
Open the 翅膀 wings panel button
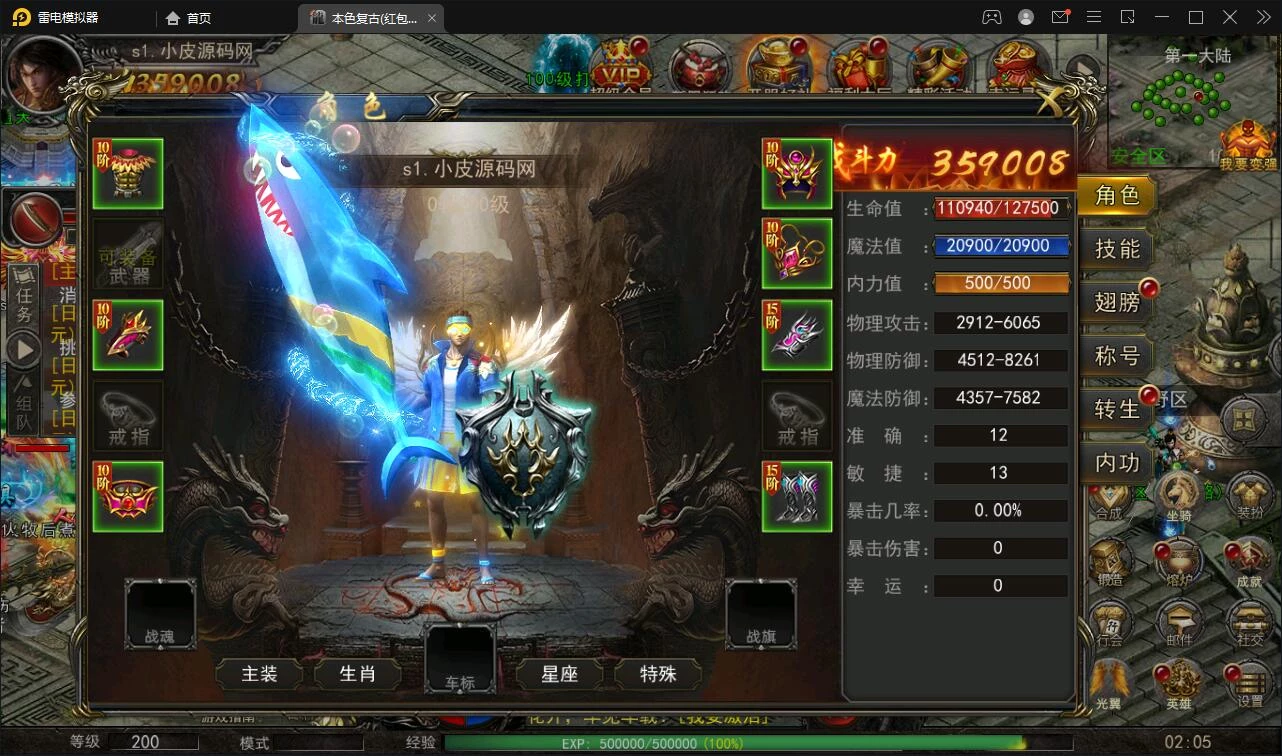[x=1115, y=302]
